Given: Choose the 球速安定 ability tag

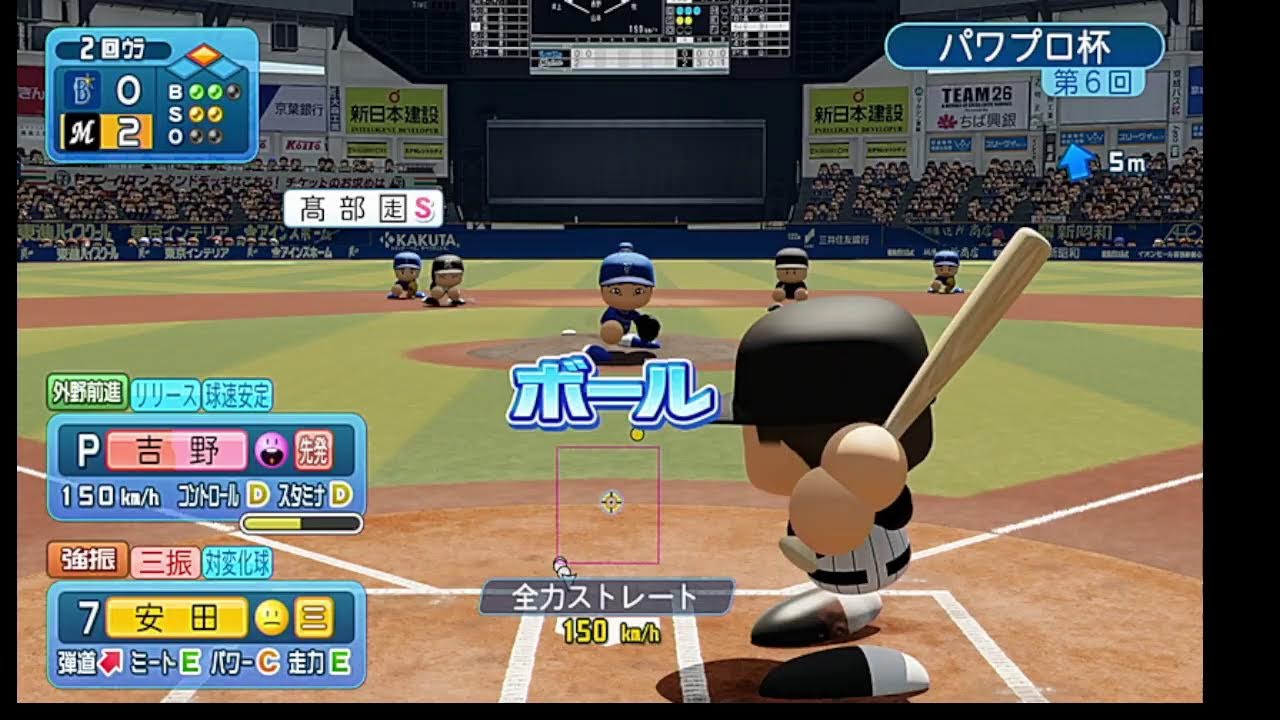Looking at the screenshot, I should [238, 395].
